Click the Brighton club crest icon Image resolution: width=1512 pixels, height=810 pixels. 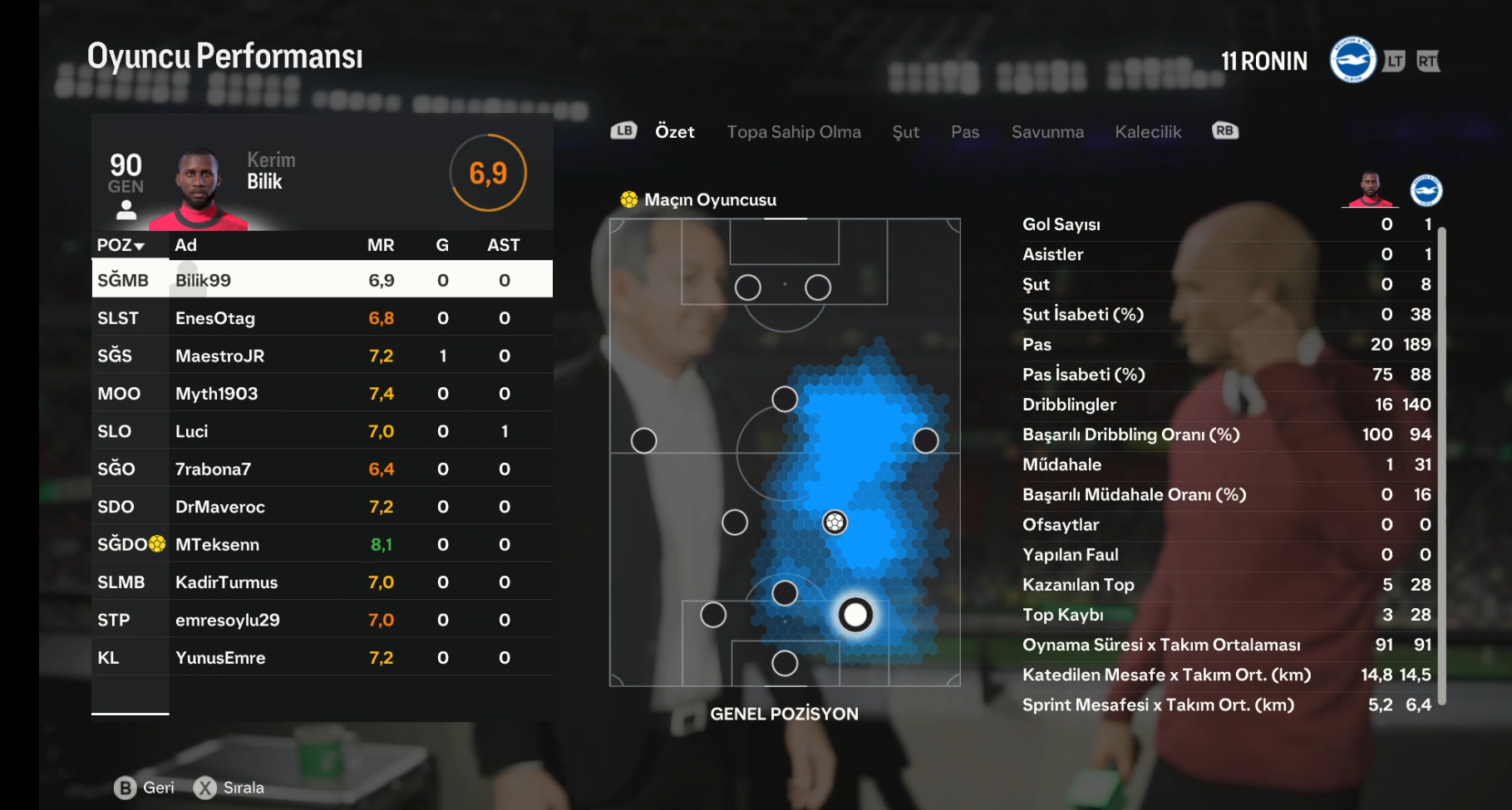[x=1352, y=60]
